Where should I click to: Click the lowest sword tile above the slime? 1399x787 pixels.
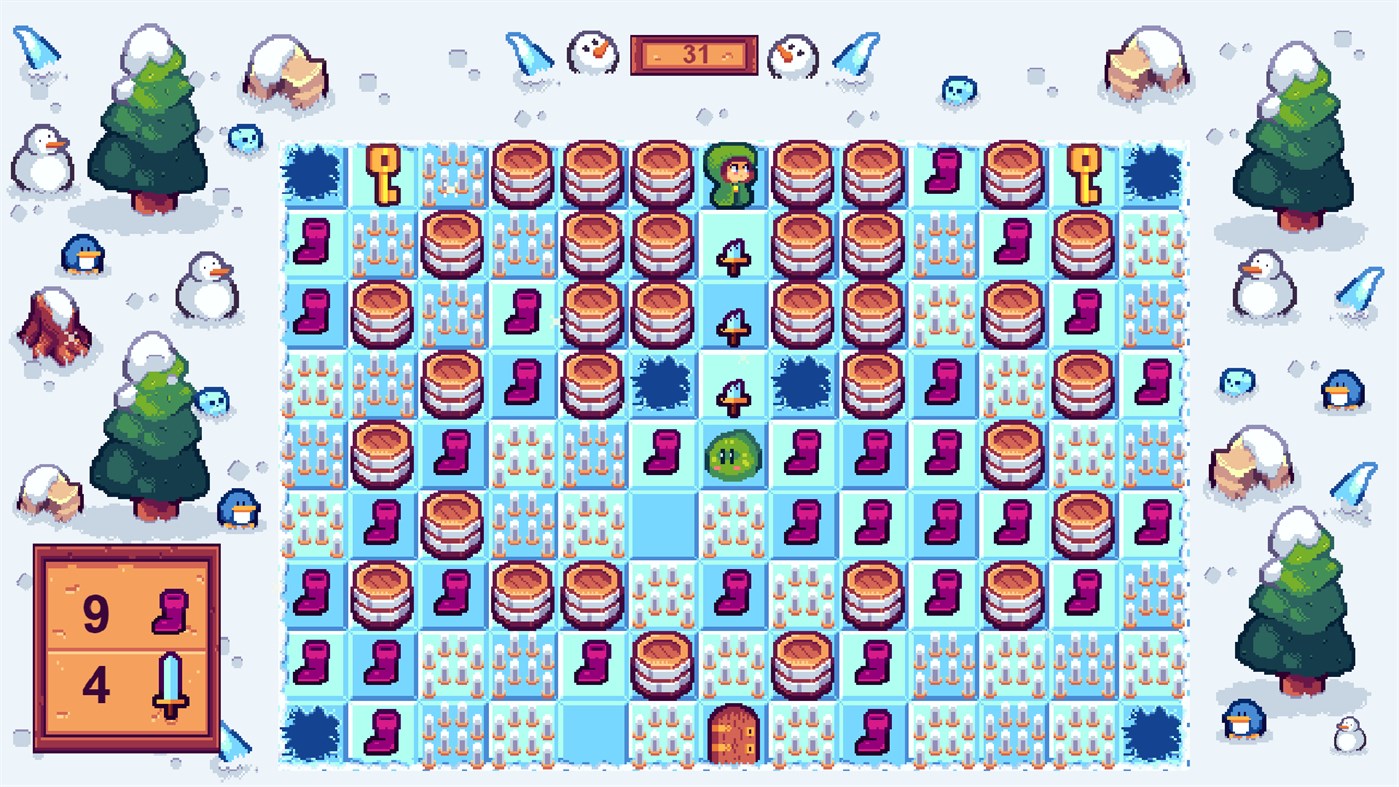click(735, 385)
